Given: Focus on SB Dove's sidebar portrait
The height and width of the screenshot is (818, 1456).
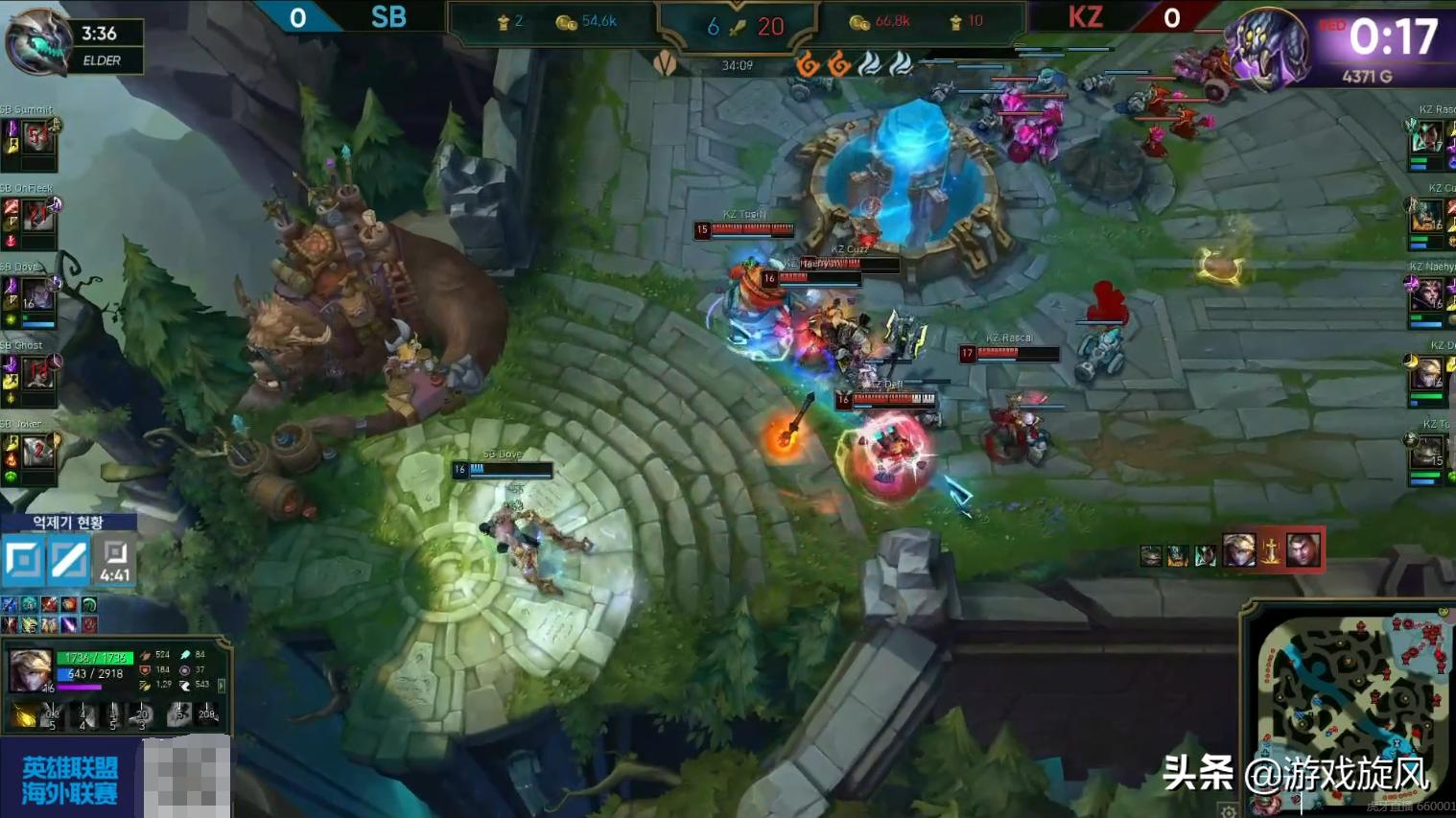Looking at the screenshot, I should click(38, 294).
